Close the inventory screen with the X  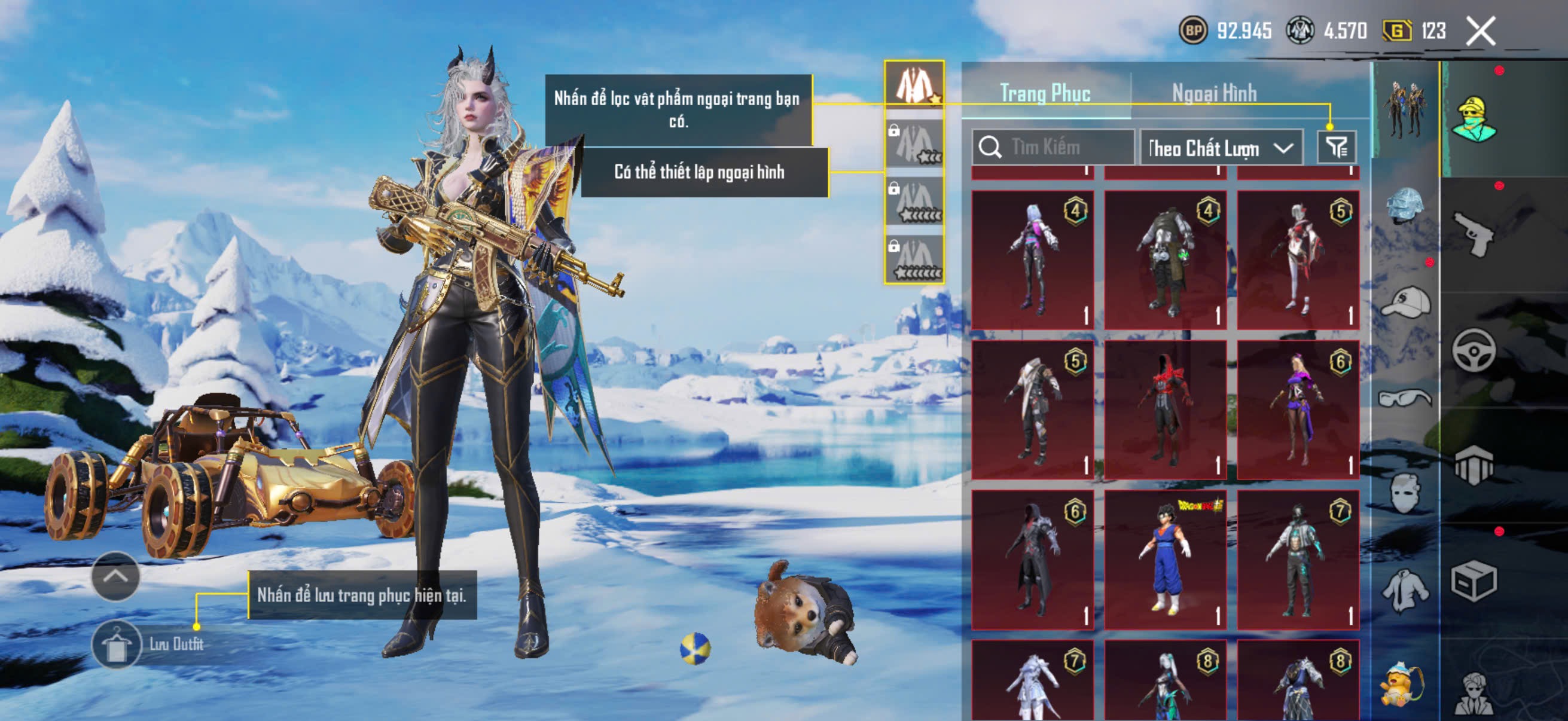click(x=1479, y=31)
